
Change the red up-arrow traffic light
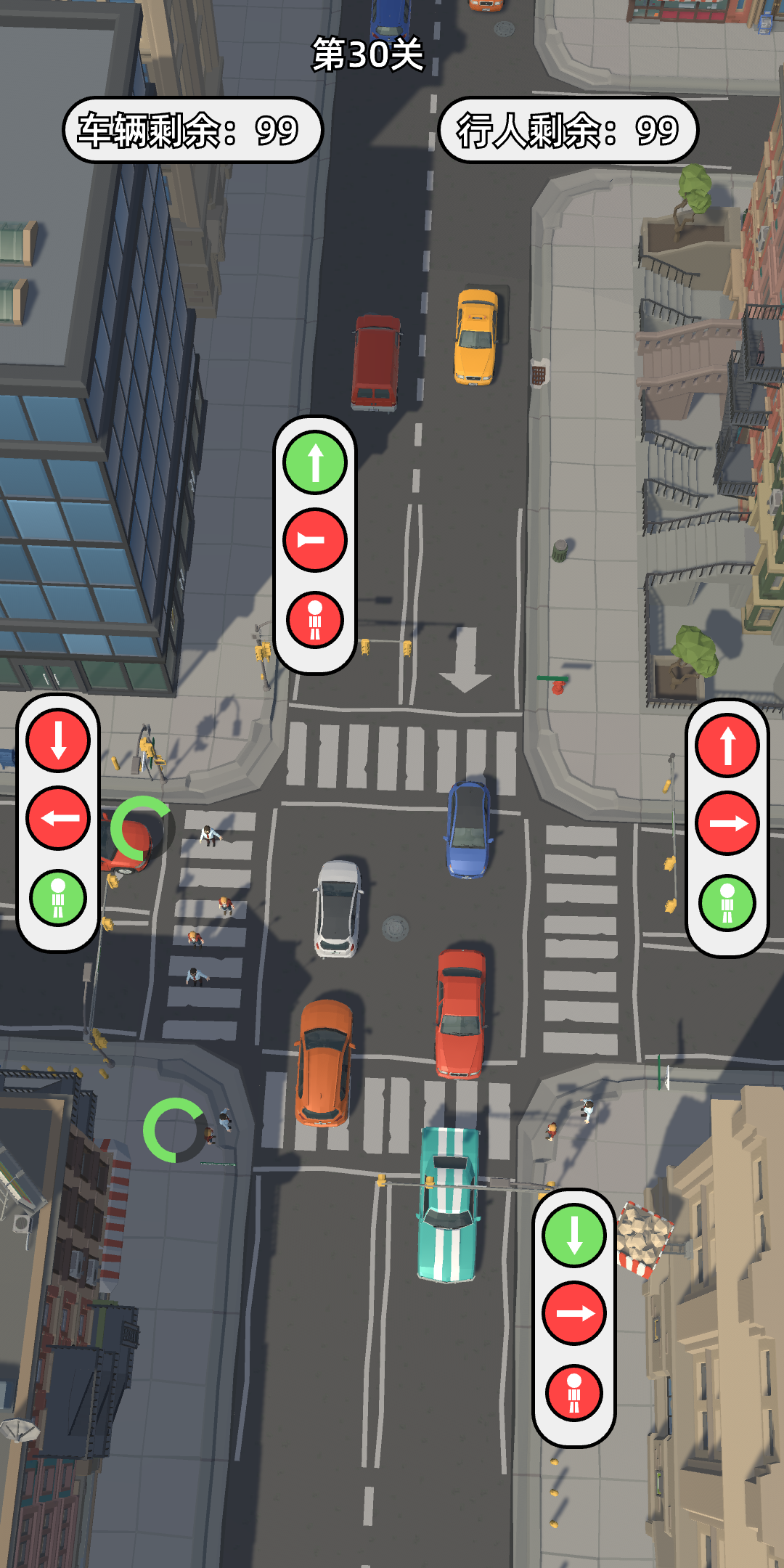727,746
